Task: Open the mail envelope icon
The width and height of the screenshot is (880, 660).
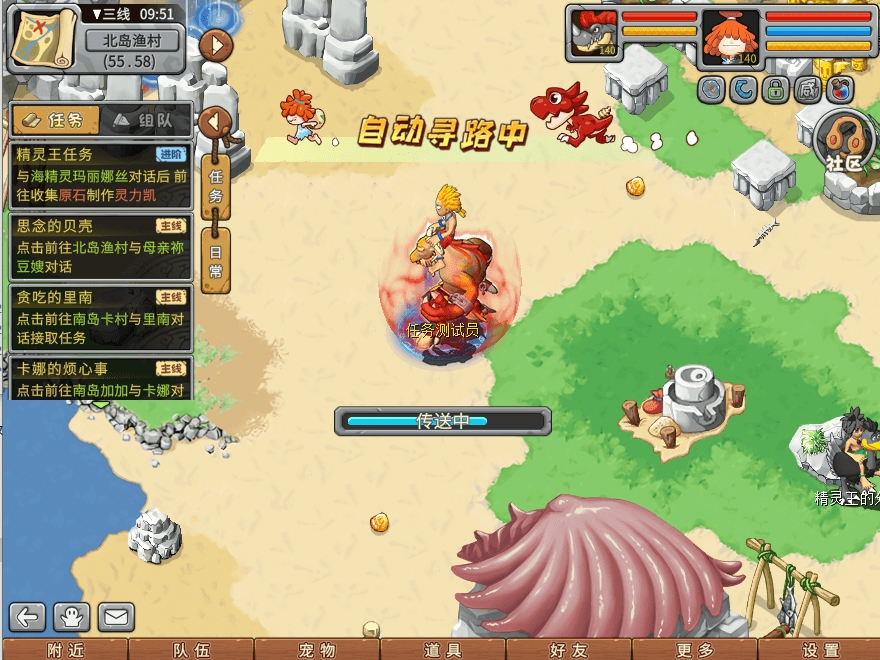Action: pos(116,617)
